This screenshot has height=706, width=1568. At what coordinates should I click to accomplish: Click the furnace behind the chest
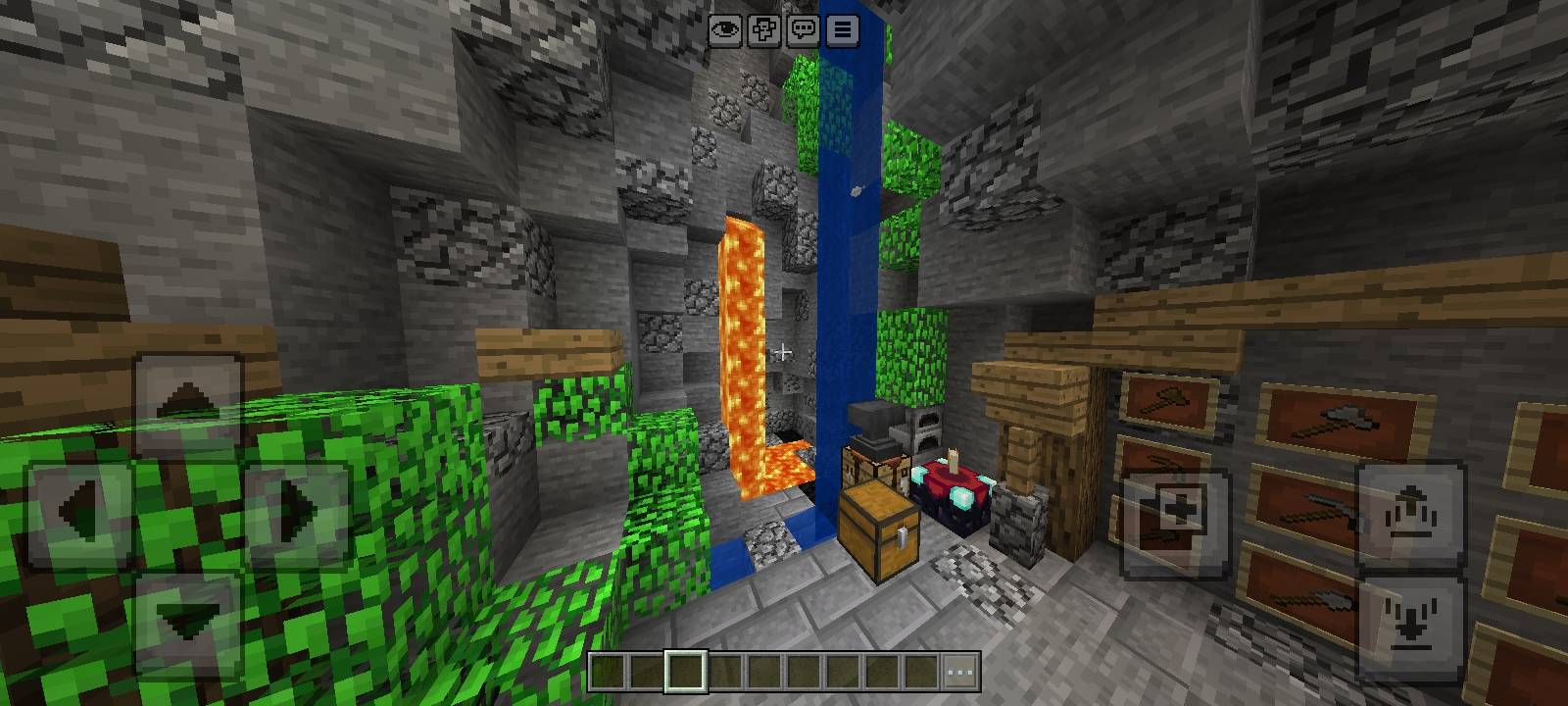[926, 429]
